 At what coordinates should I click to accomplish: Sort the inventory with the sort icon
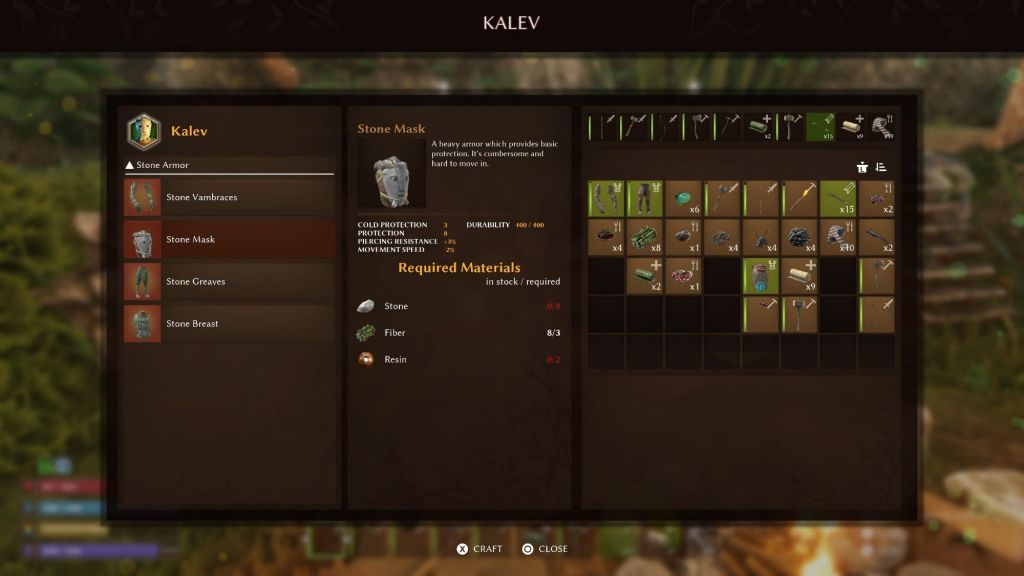tap(881, 167)
